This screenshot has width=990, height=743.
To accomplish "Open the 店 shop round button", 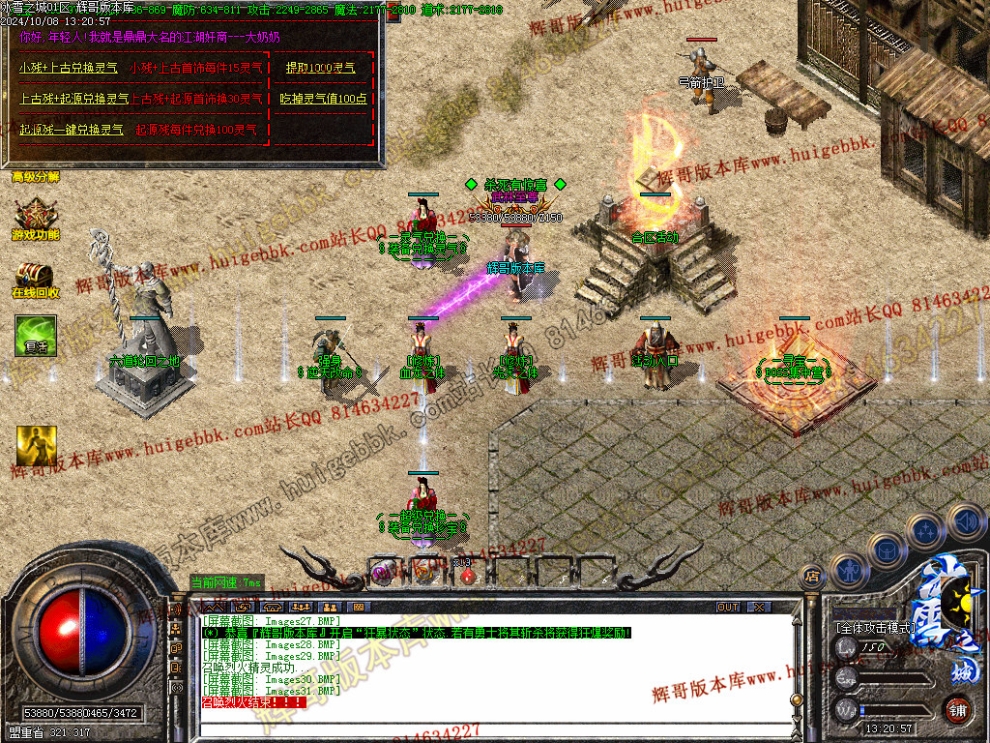I will (x=812, y=575).
